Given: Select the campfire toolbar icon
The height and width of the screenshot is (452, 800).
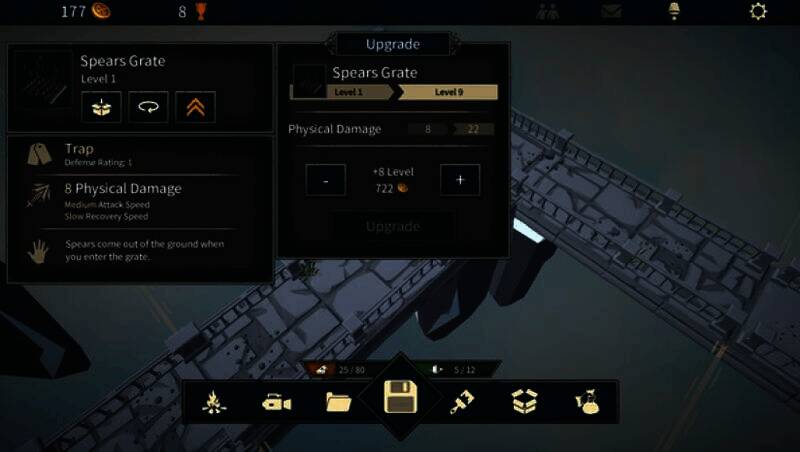Looking at the screenshot, I should tap(216, 402).
